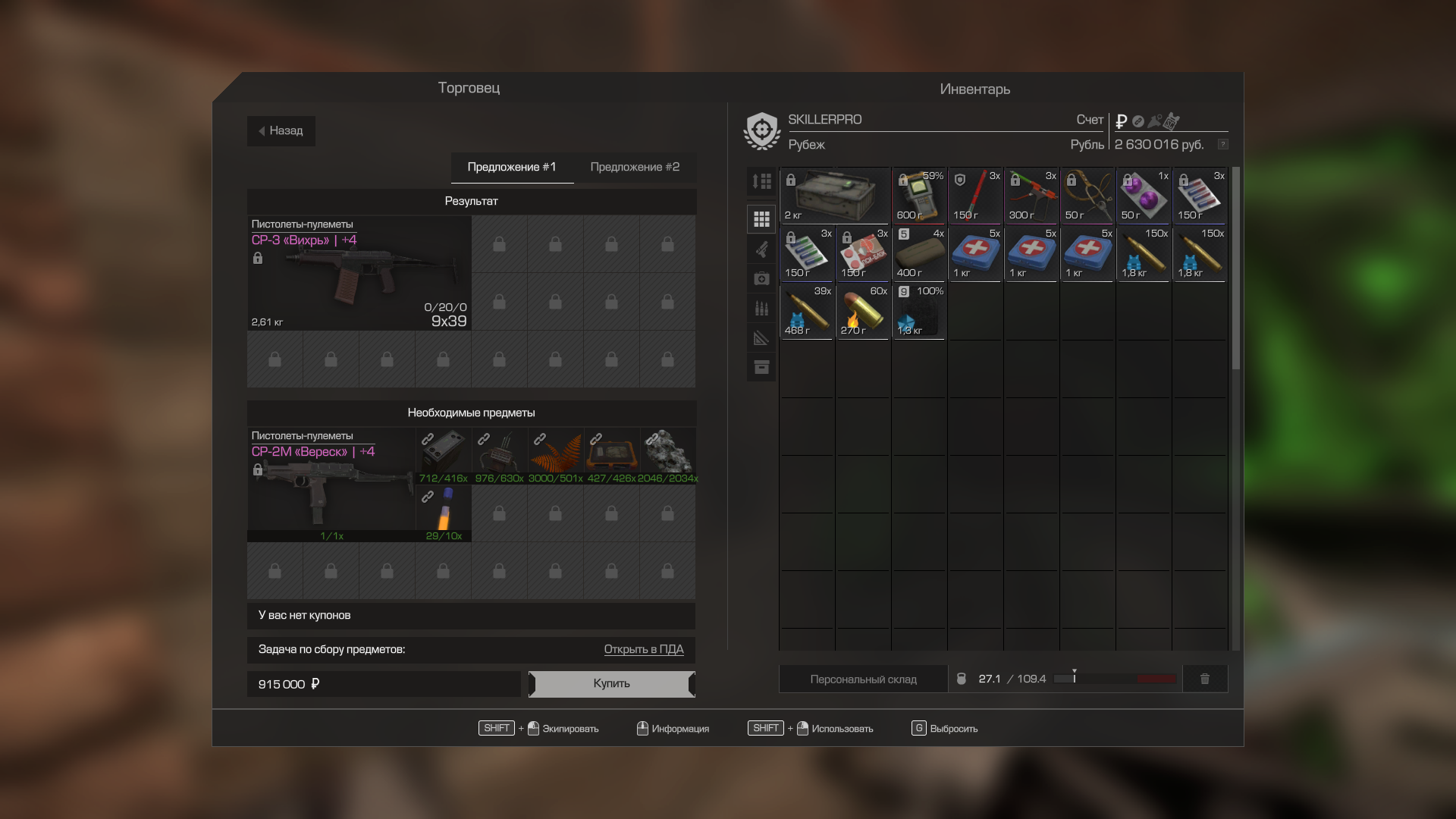Select the required СР-2М «Вереск» weapon
Screen dimensions: 1456x819
pyautogui.click(x=331, y=485)
